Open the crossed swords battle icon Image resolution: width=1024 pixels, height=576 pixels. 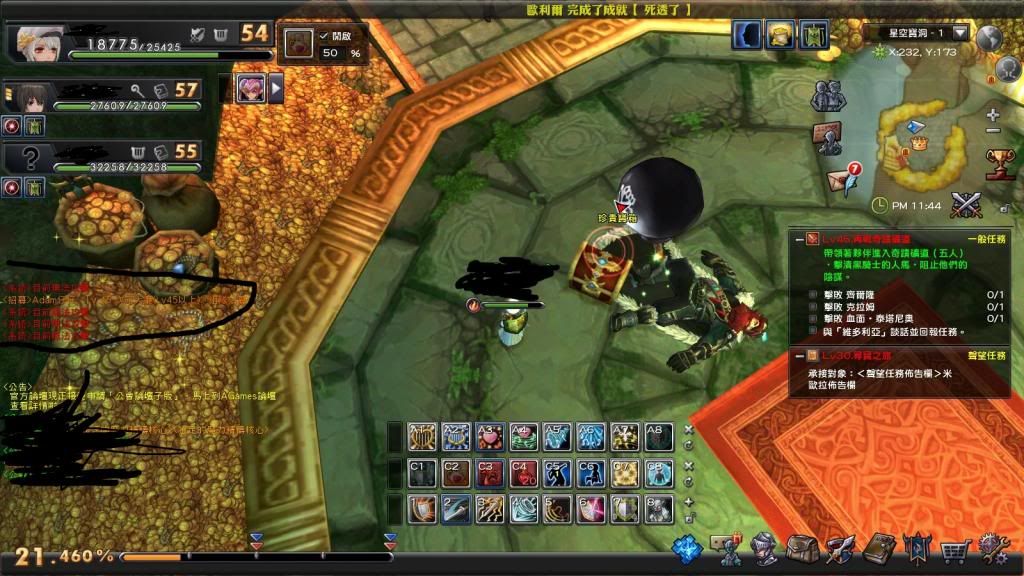click(966, 204)
